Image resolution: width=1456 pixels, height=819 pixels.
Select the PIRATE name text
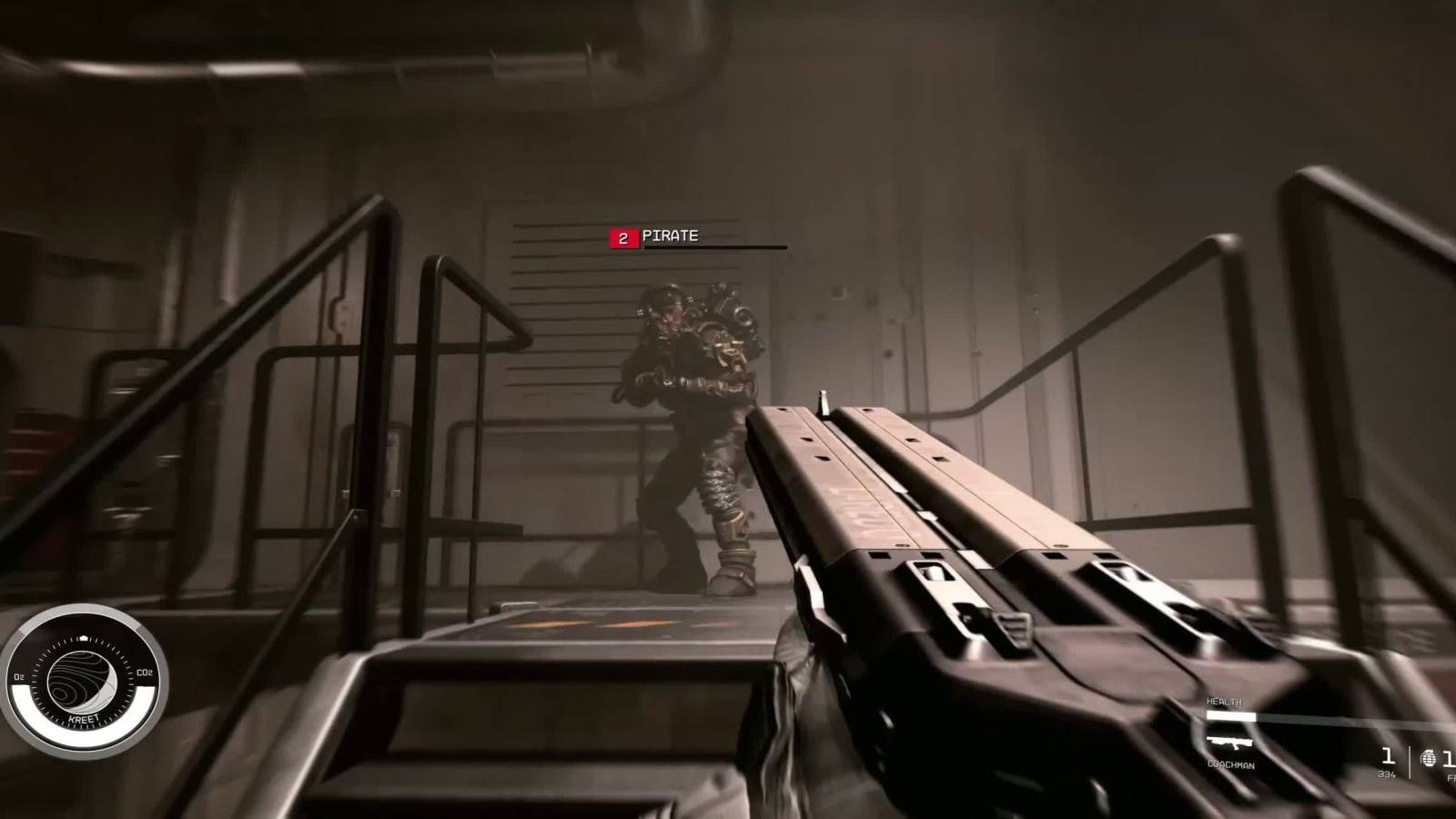(670, 238)
